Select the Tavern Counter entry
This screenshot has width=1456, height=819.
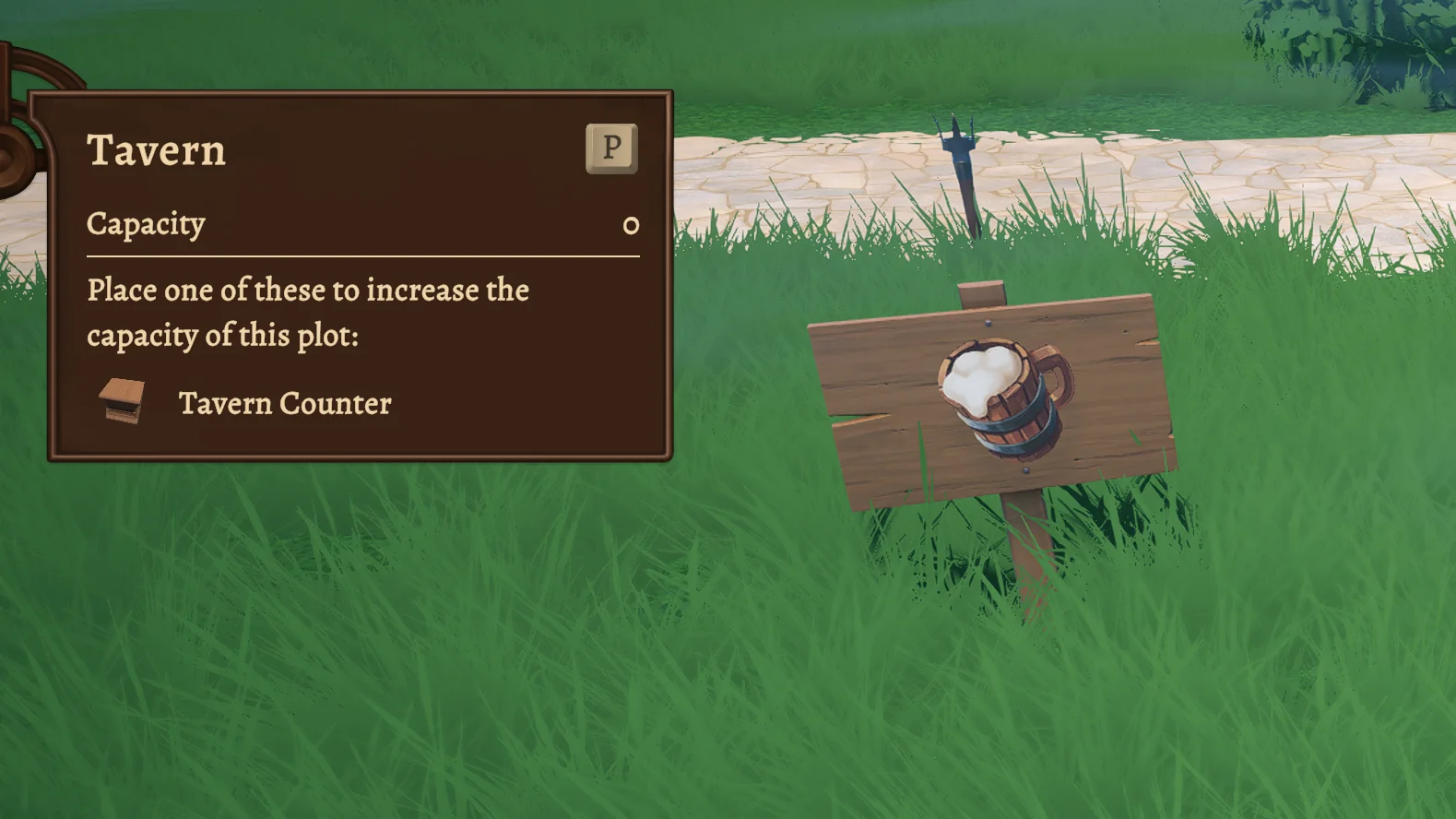(x=284, y=403)
